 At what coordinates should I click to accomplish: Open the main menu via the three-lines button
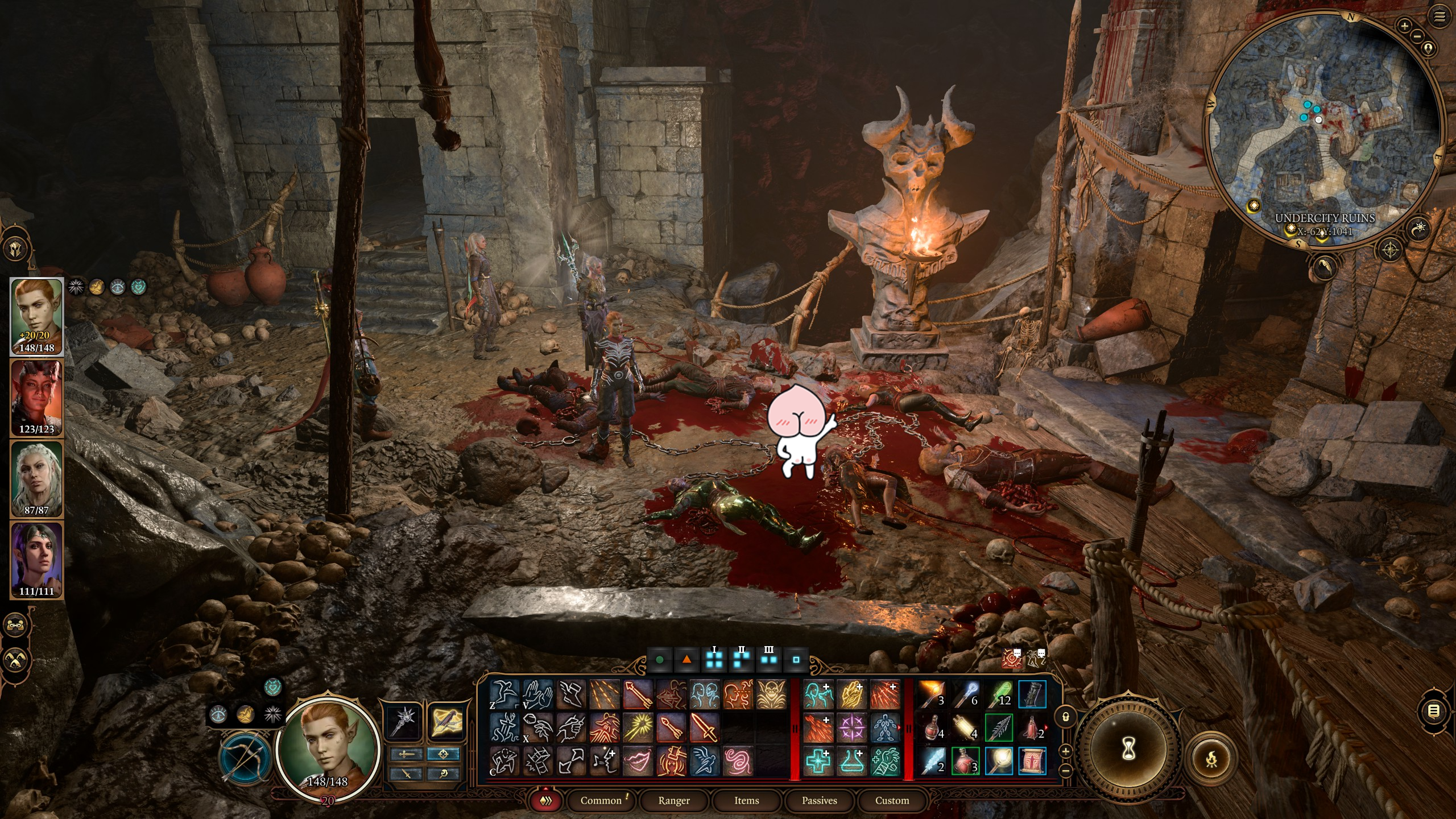pyautogui.click(x=1440, y=17)
